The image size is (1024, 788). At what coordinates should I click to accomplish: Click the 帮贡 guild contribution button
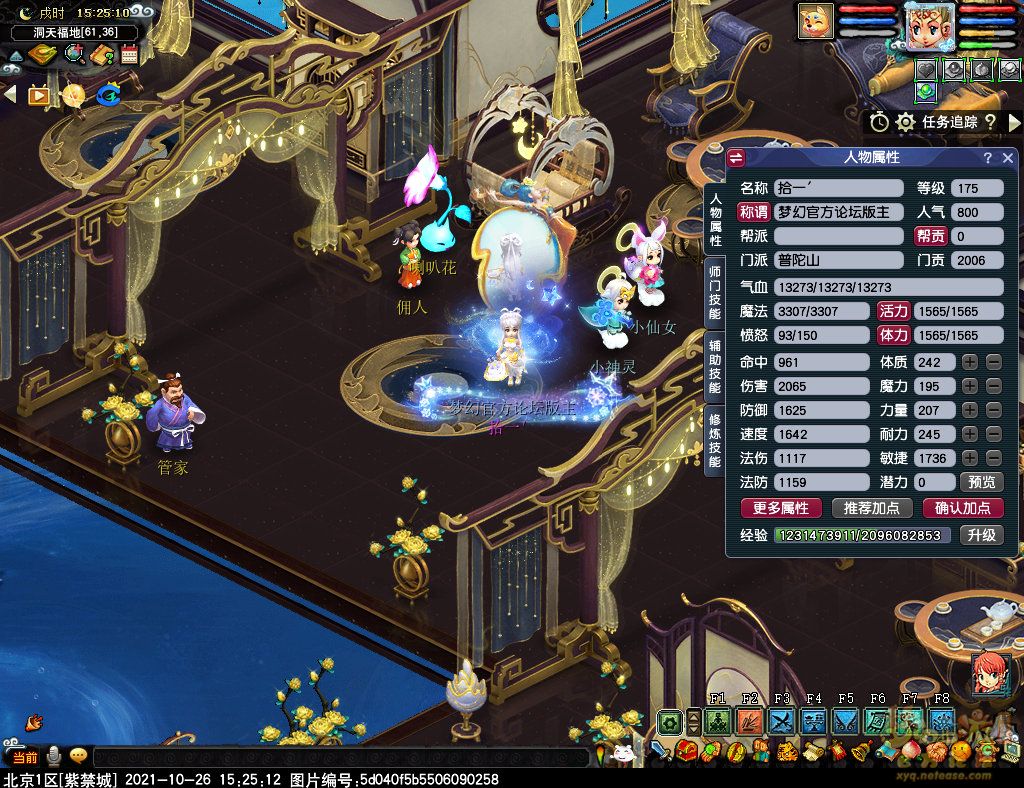pyautogui.click(x=930, y=236)
